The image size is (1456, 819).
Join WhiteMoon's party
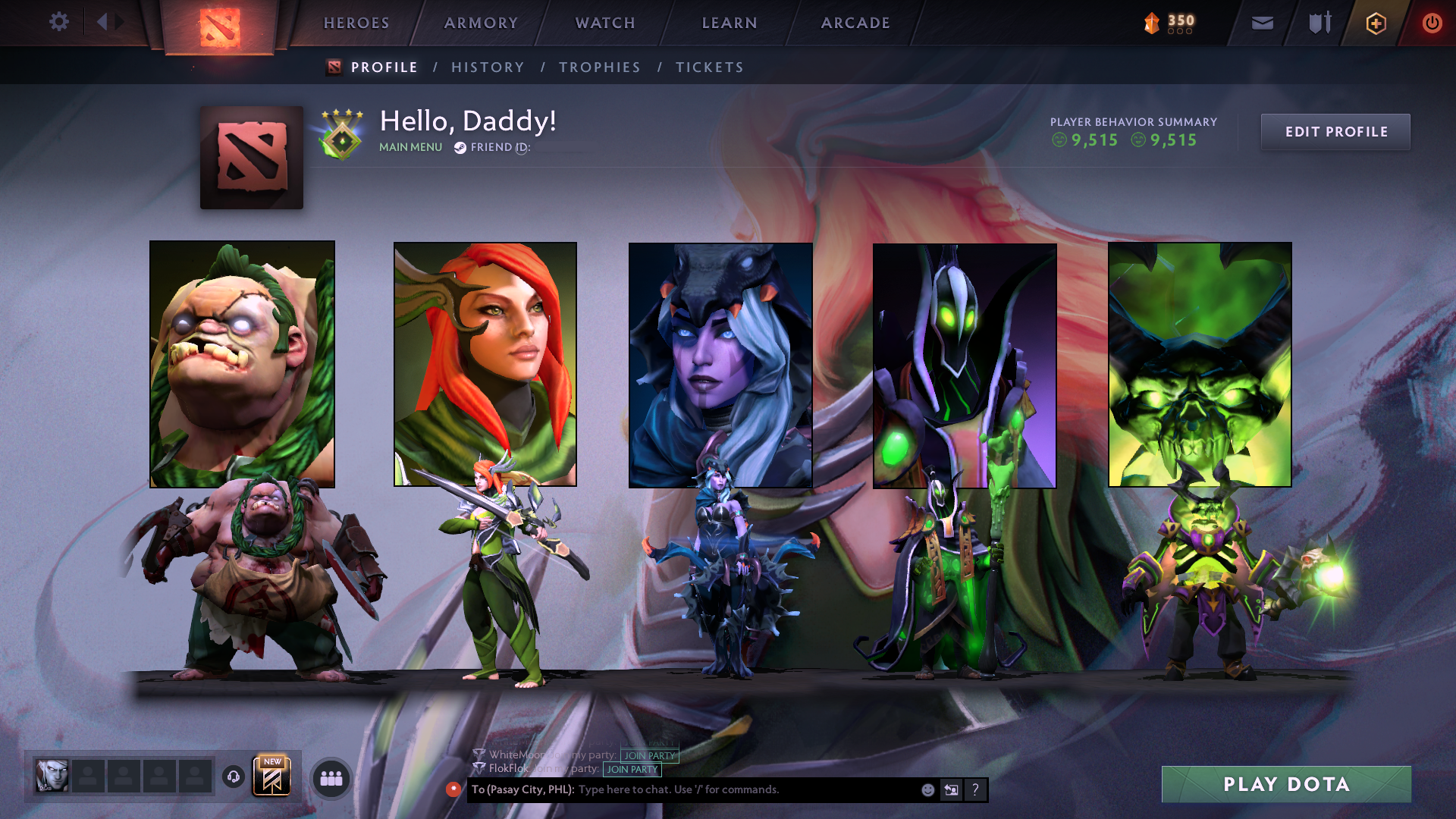coord(649,755)
